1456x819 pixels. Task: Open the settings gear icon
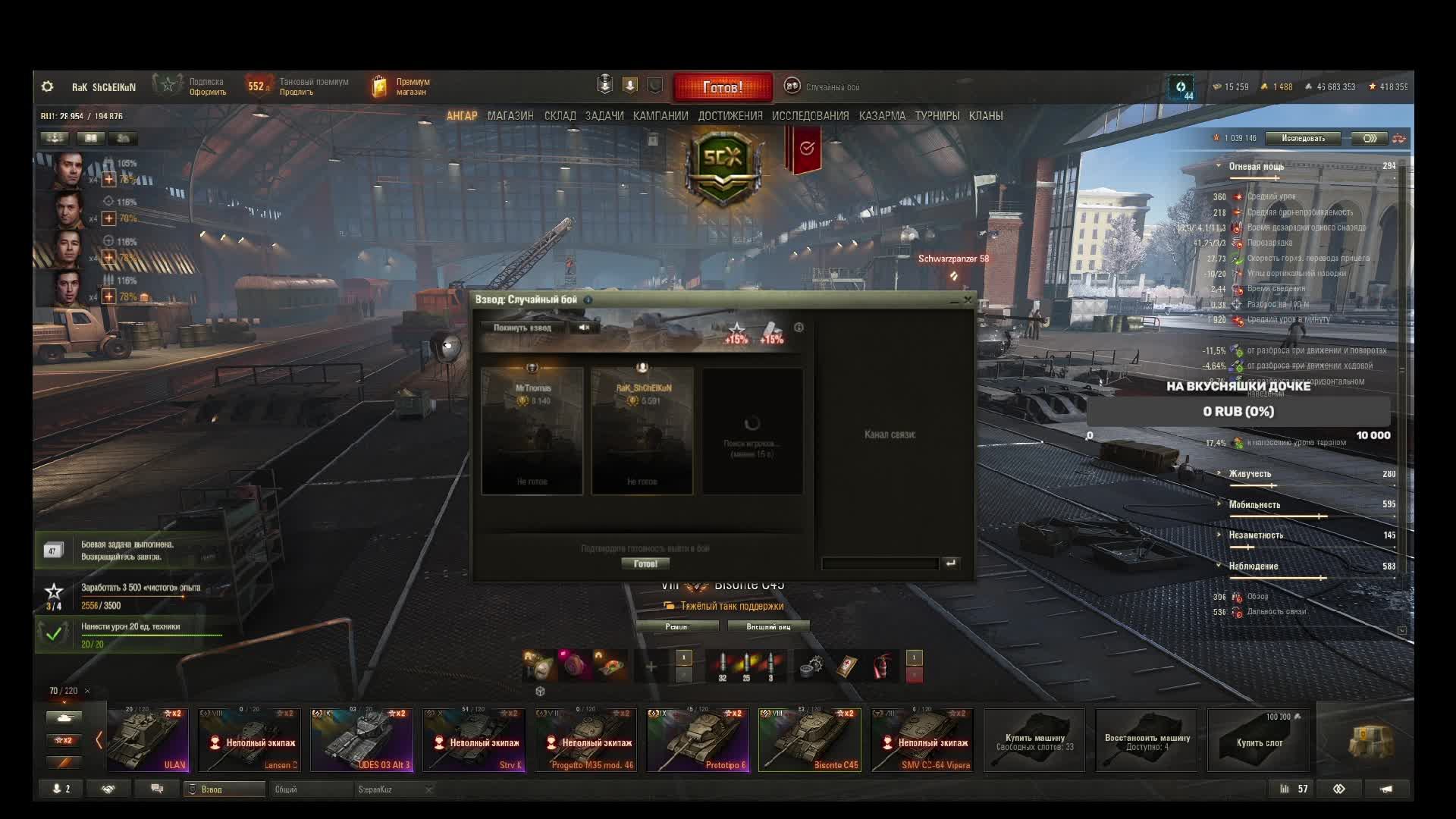click(47, 86)
